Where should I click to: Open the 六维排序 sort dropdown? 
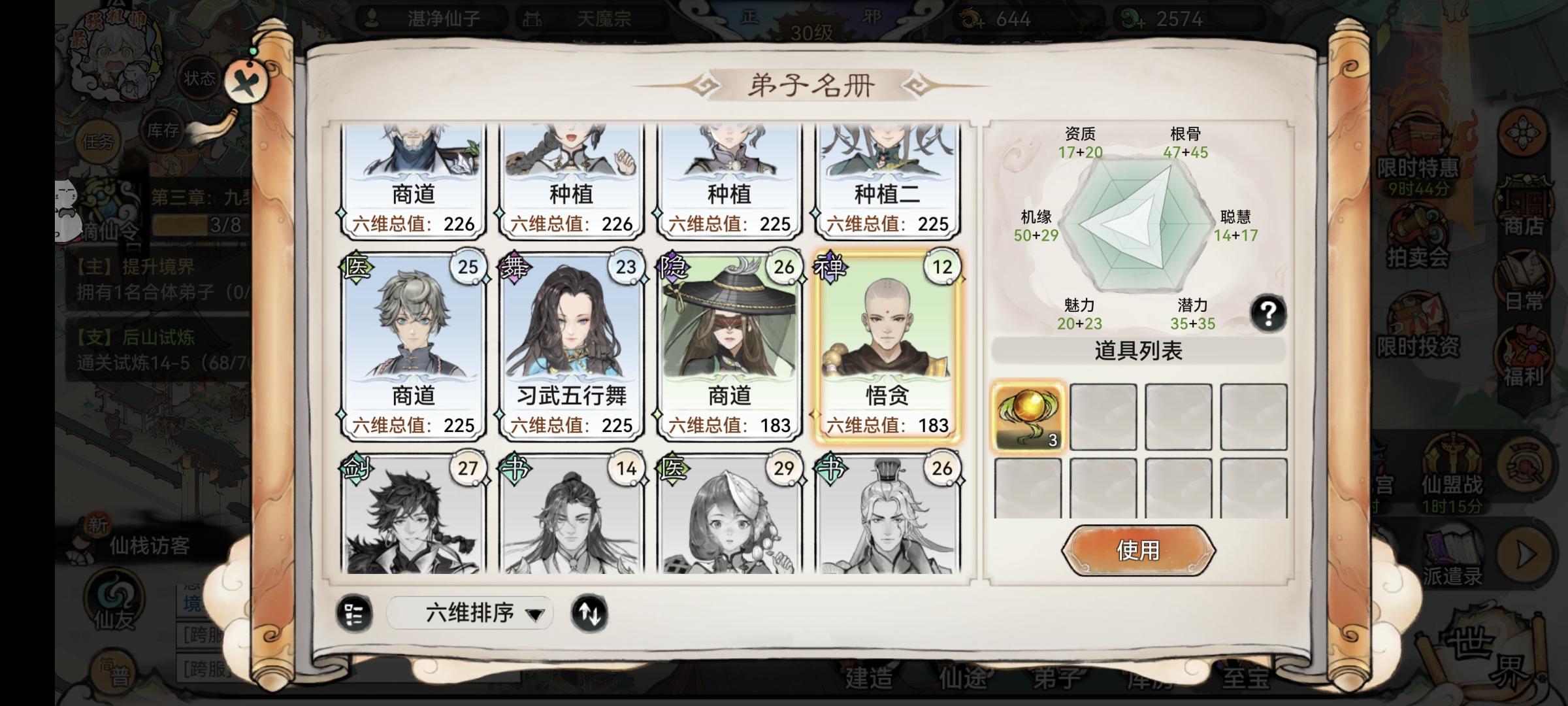(469, 613)
